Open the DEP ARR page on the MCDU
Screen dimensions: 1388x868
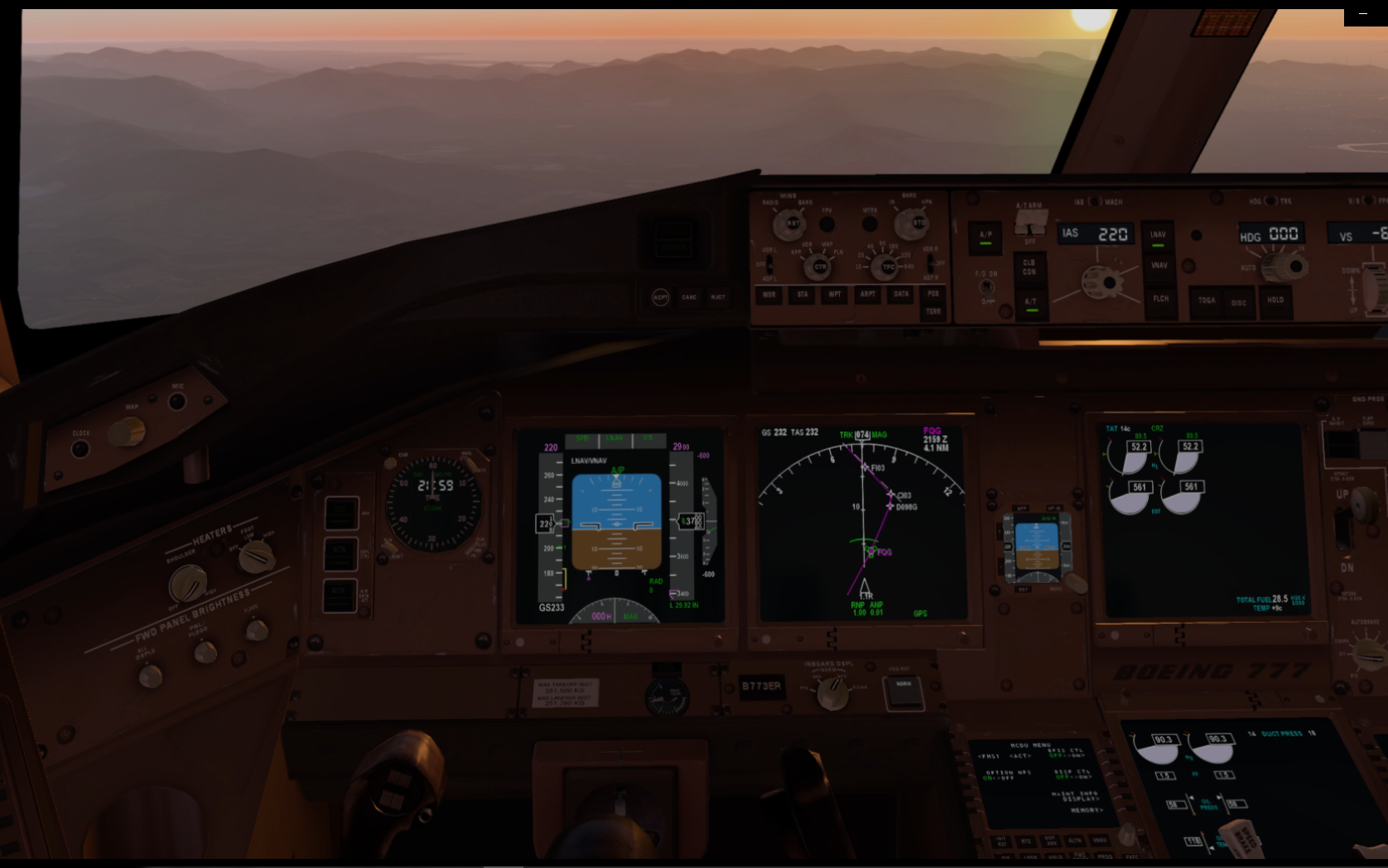[1051, 841]
